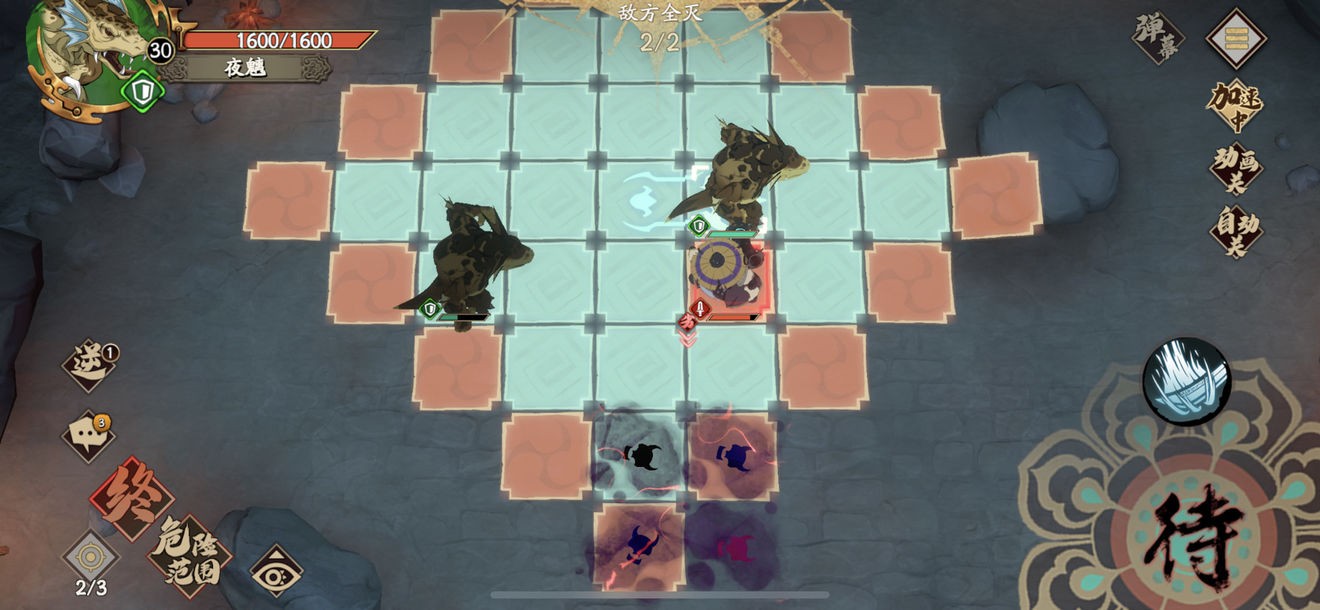
Task: Toggle the 加速中 speed-up button
Action: (x=1235, y=104)
